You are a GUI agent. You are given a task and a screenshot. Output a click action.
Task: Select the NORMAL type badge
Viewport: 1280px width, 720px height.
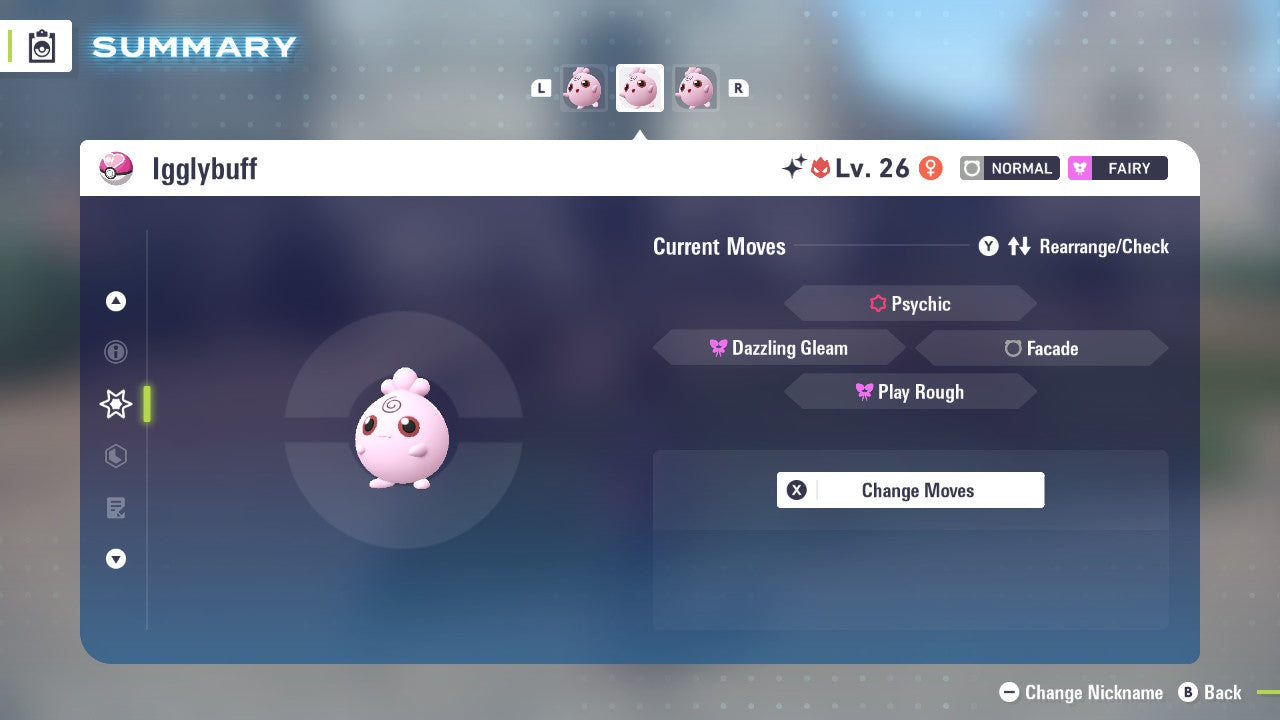click(x=1008, y=168)
